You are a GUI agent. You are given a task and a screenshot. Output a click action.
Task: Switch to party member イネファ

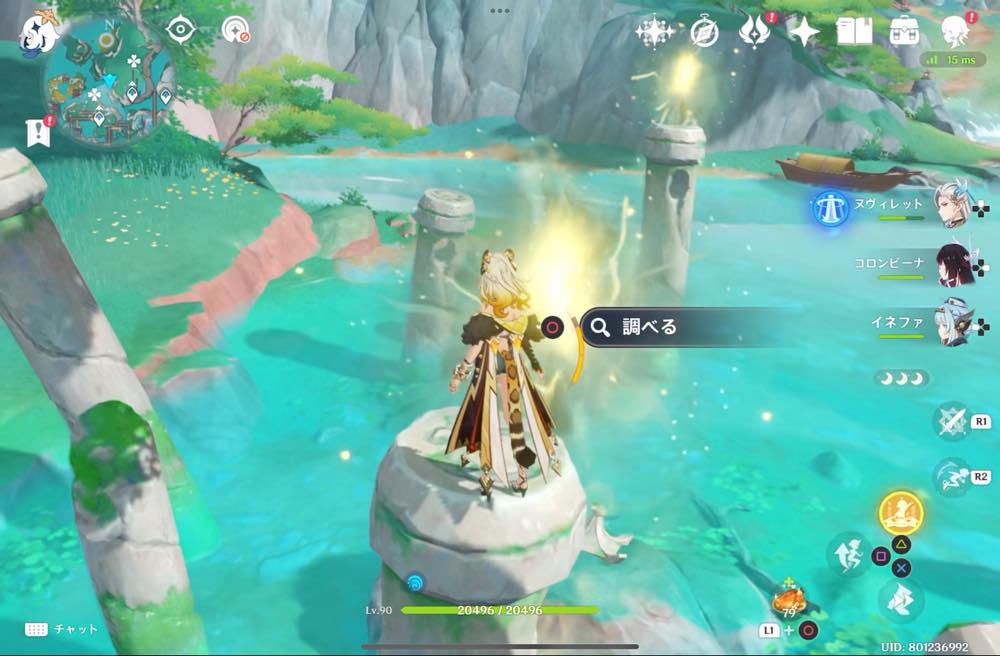pos(950,323)
